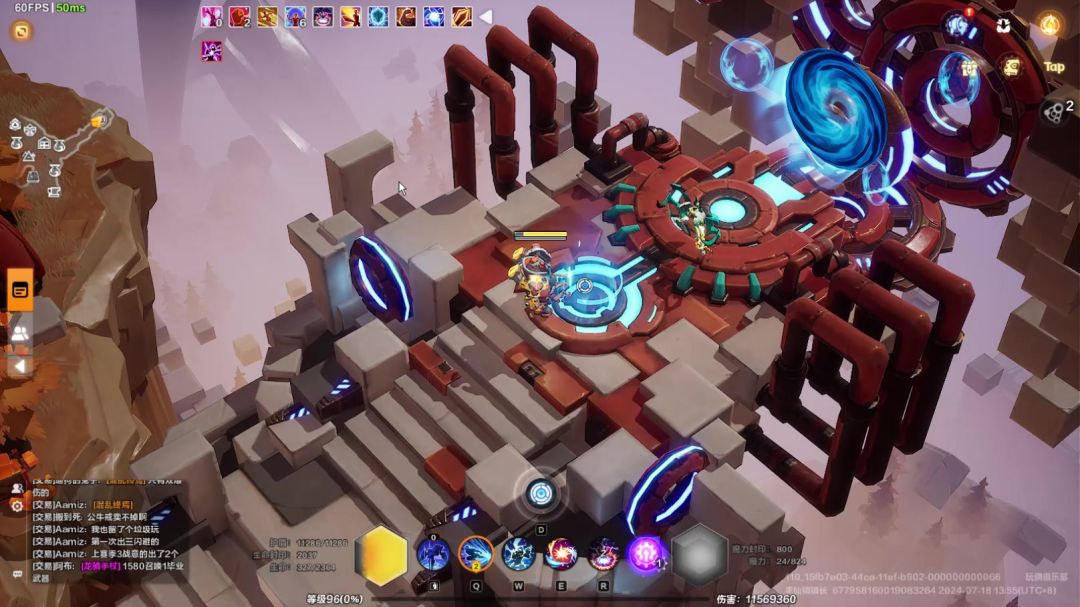Viewport: 1080px width, 607px height.
Task: Click the chat settings gear icon
Action: tap(17, 506)
